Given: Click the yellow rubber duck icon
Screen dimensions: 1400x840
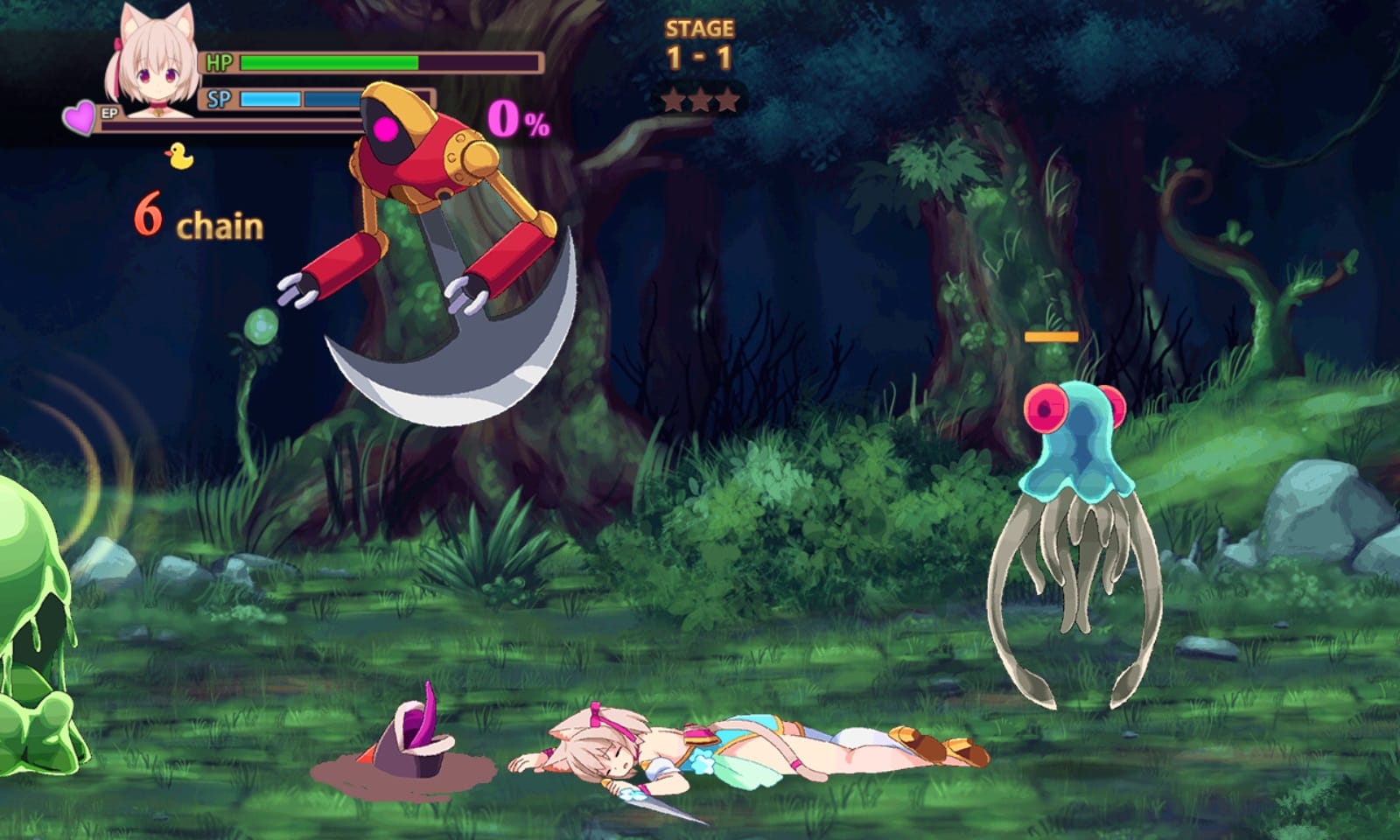Looking at the screenshot, I should pos(179,156).
